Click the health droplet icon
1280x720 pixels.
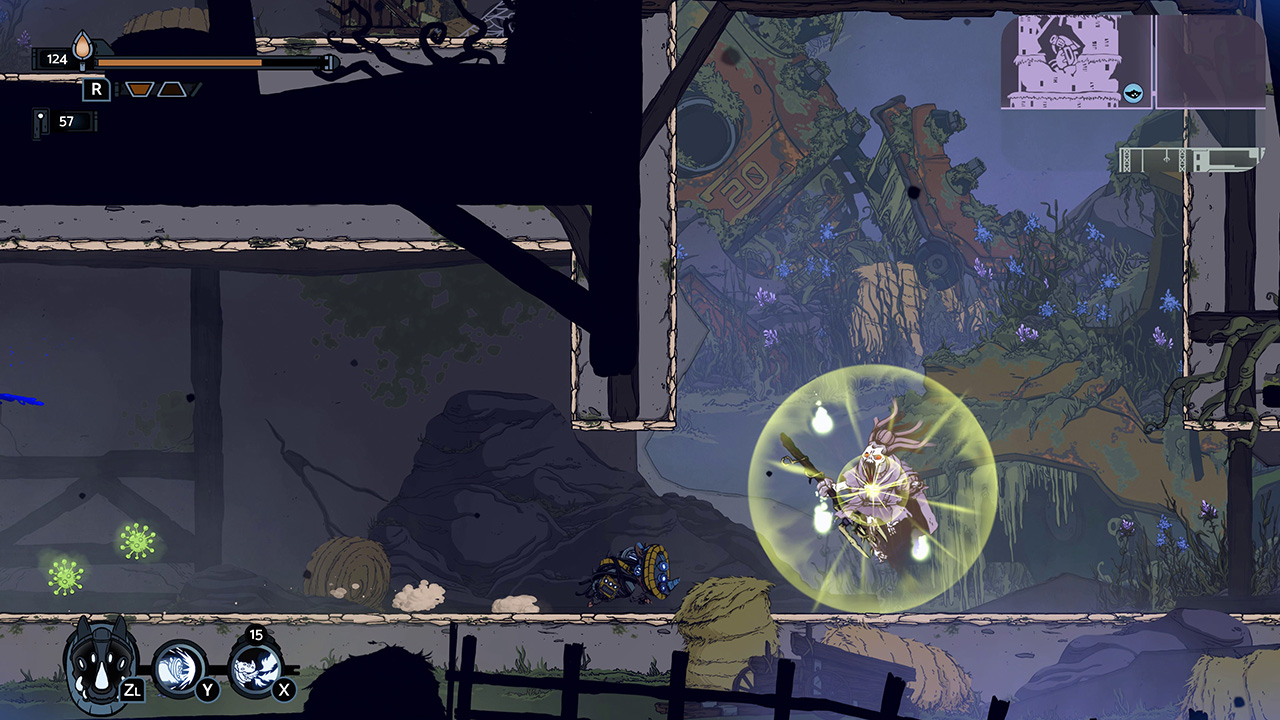pyautogui.click(x=82, y=45)
